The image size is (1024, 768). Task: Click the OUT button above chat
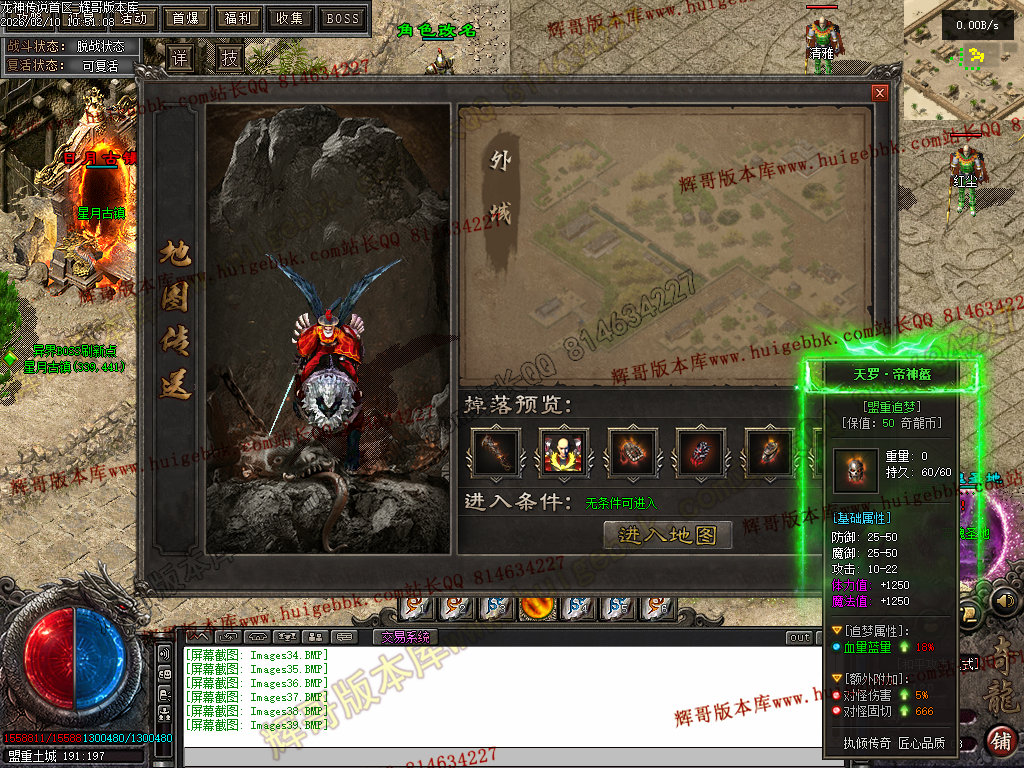(x=799, y=637)
